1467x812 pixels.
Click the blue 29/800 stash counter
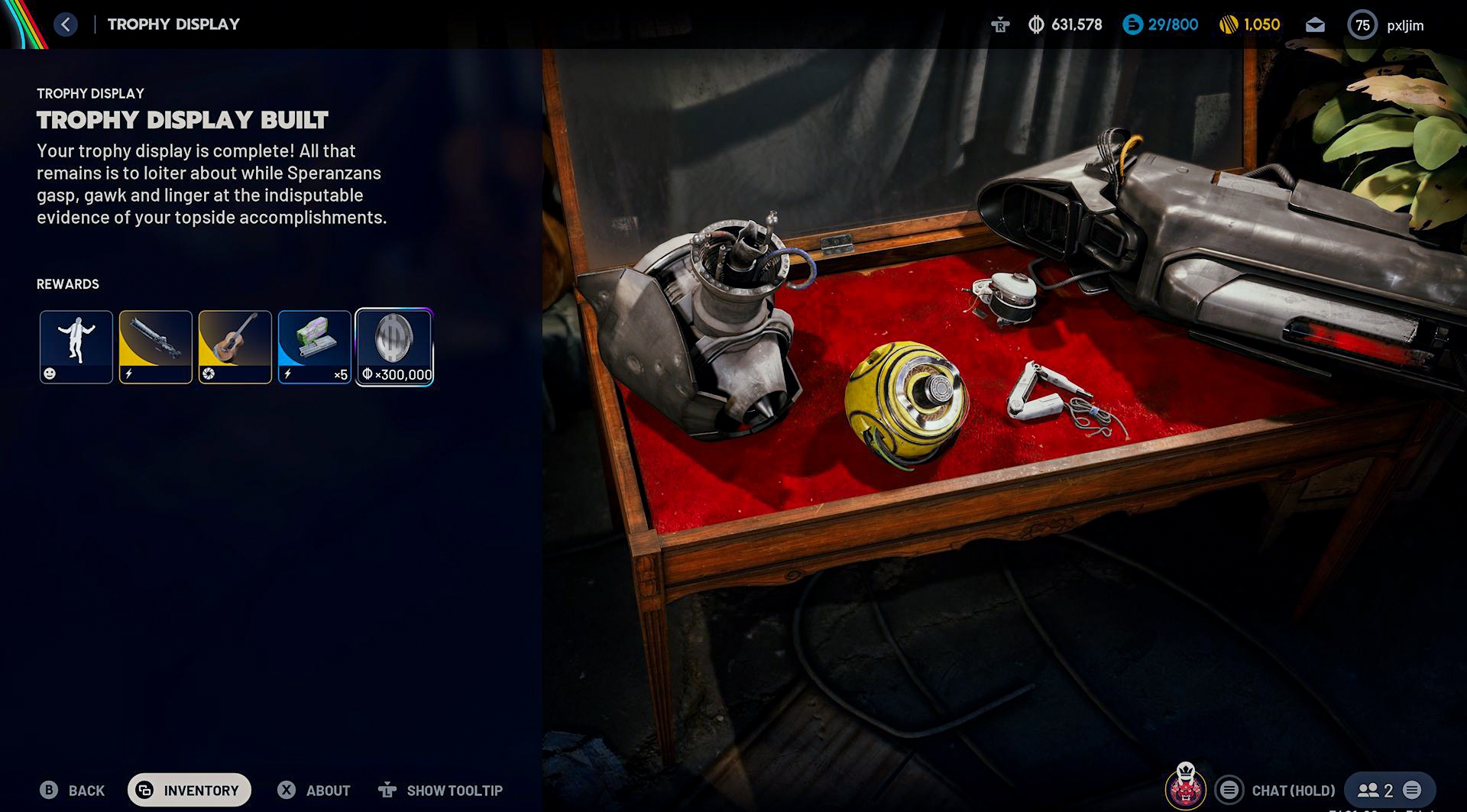pos(1160,25)
